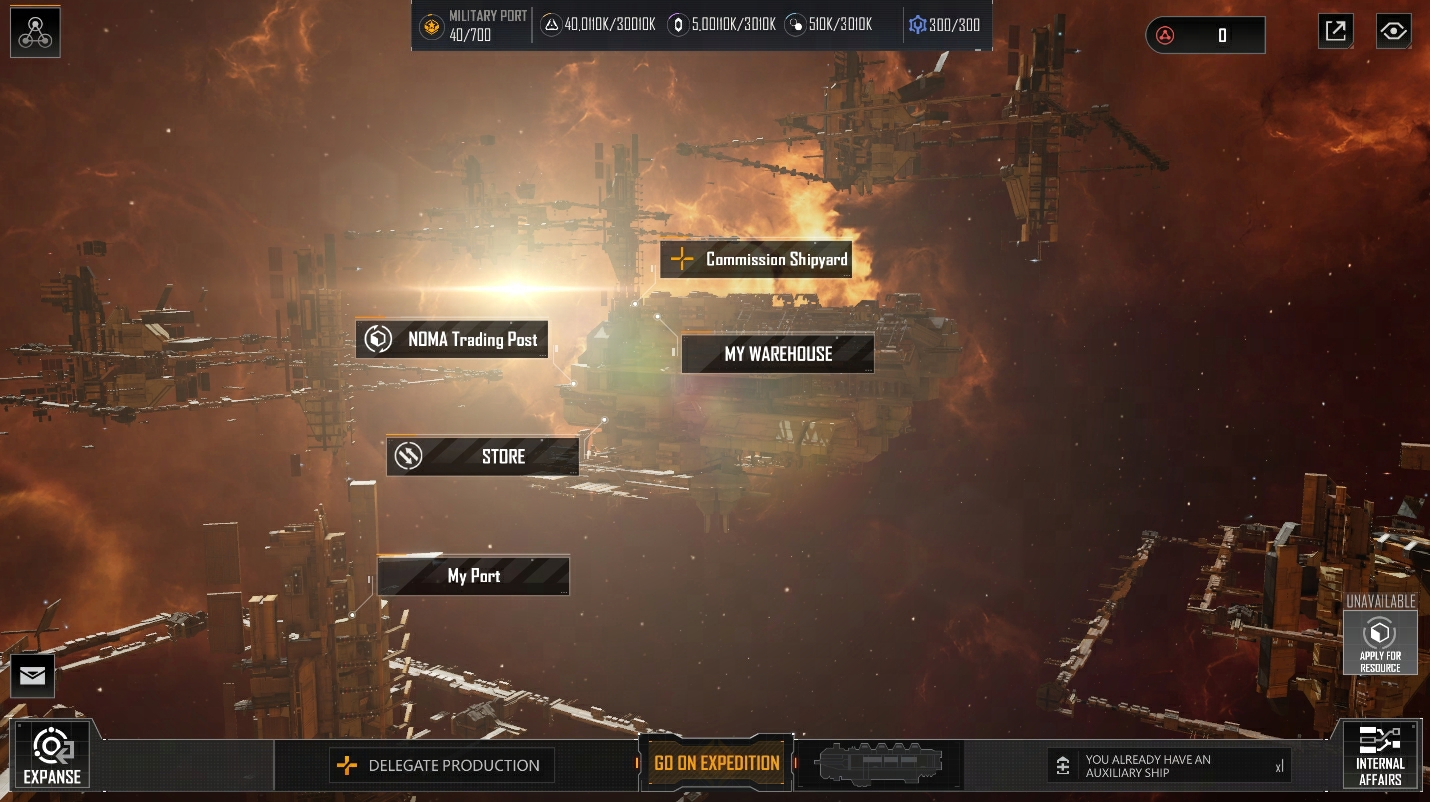
Task: Click Apply for Resource button
Action: tap(1380, 642)
